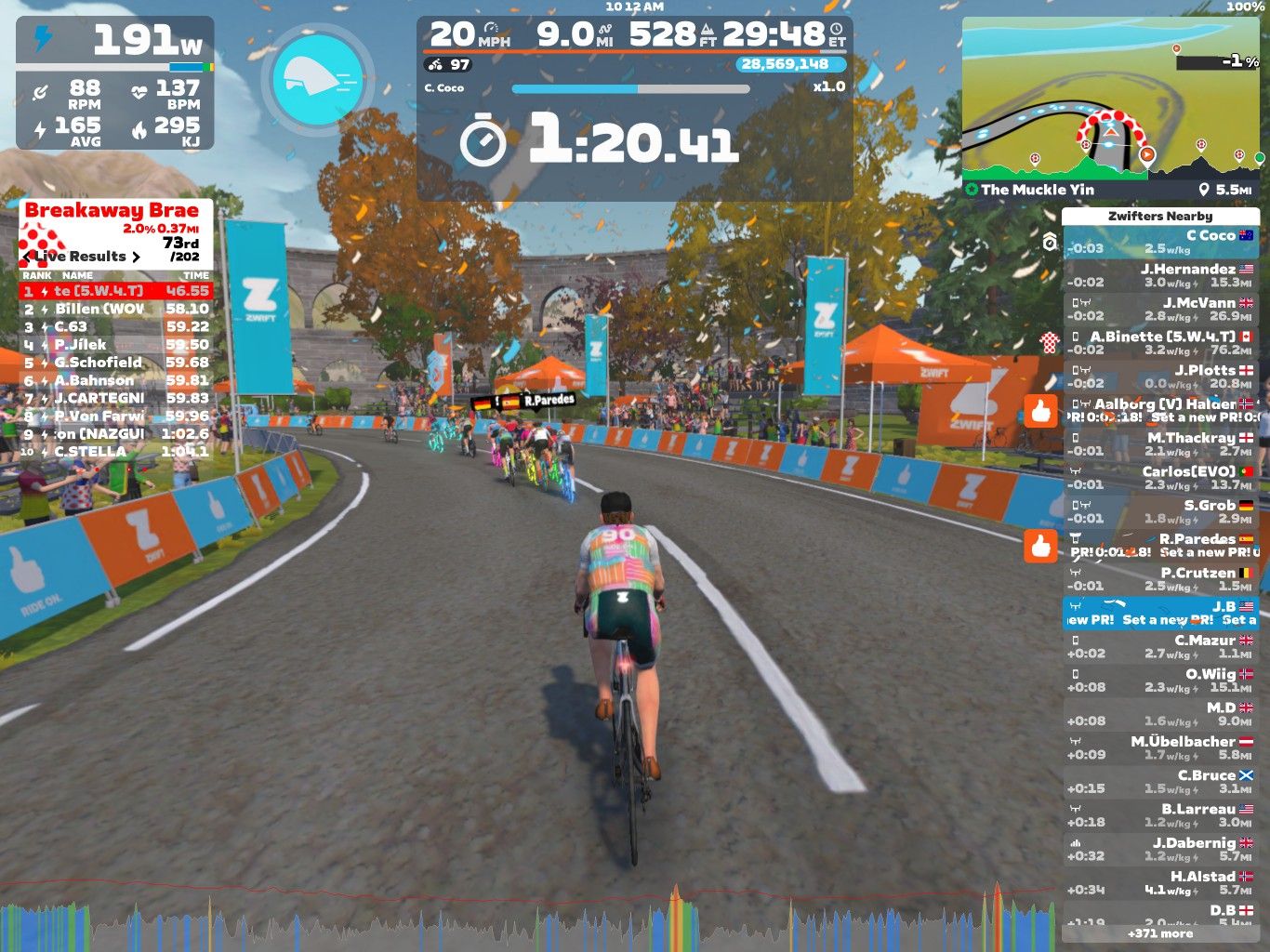Screen dimensions: 1270x952
Task: View O.Wiig in the riders list
Action: [x=1159, y=681]
